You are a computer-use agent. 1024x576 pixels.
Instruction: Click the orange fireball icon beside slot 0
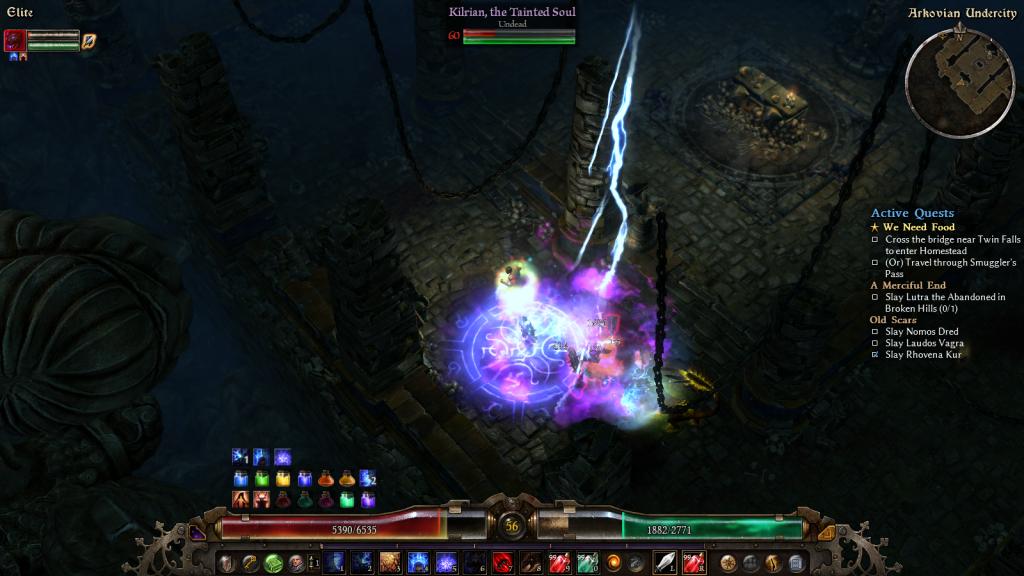click(613, 562)
